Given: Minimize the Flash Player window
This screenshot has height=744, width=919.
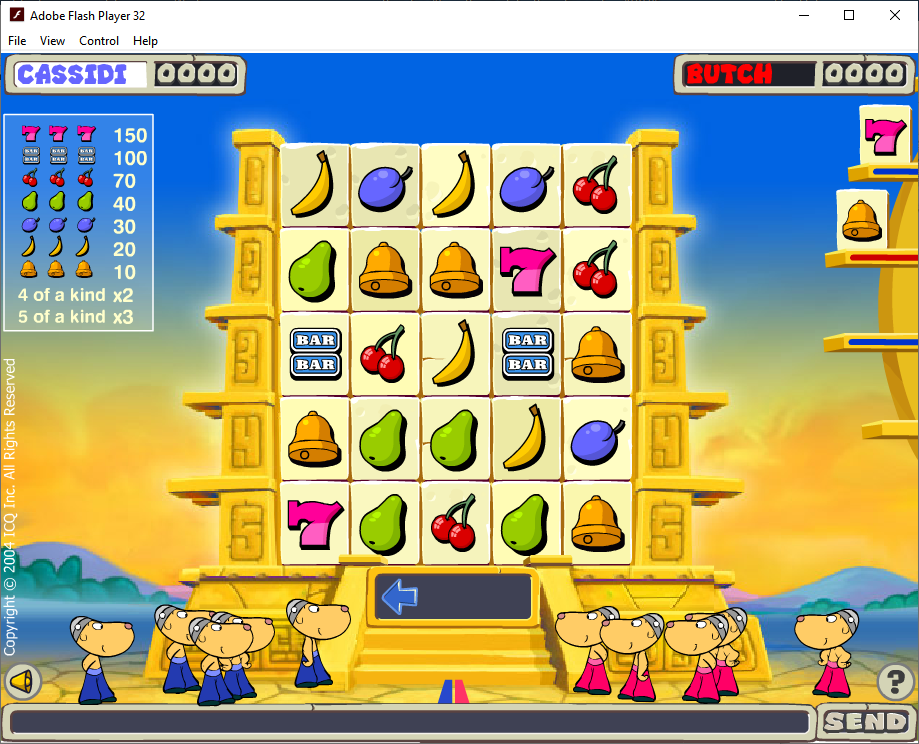Looking at the screenshot, I should point(803,15).
